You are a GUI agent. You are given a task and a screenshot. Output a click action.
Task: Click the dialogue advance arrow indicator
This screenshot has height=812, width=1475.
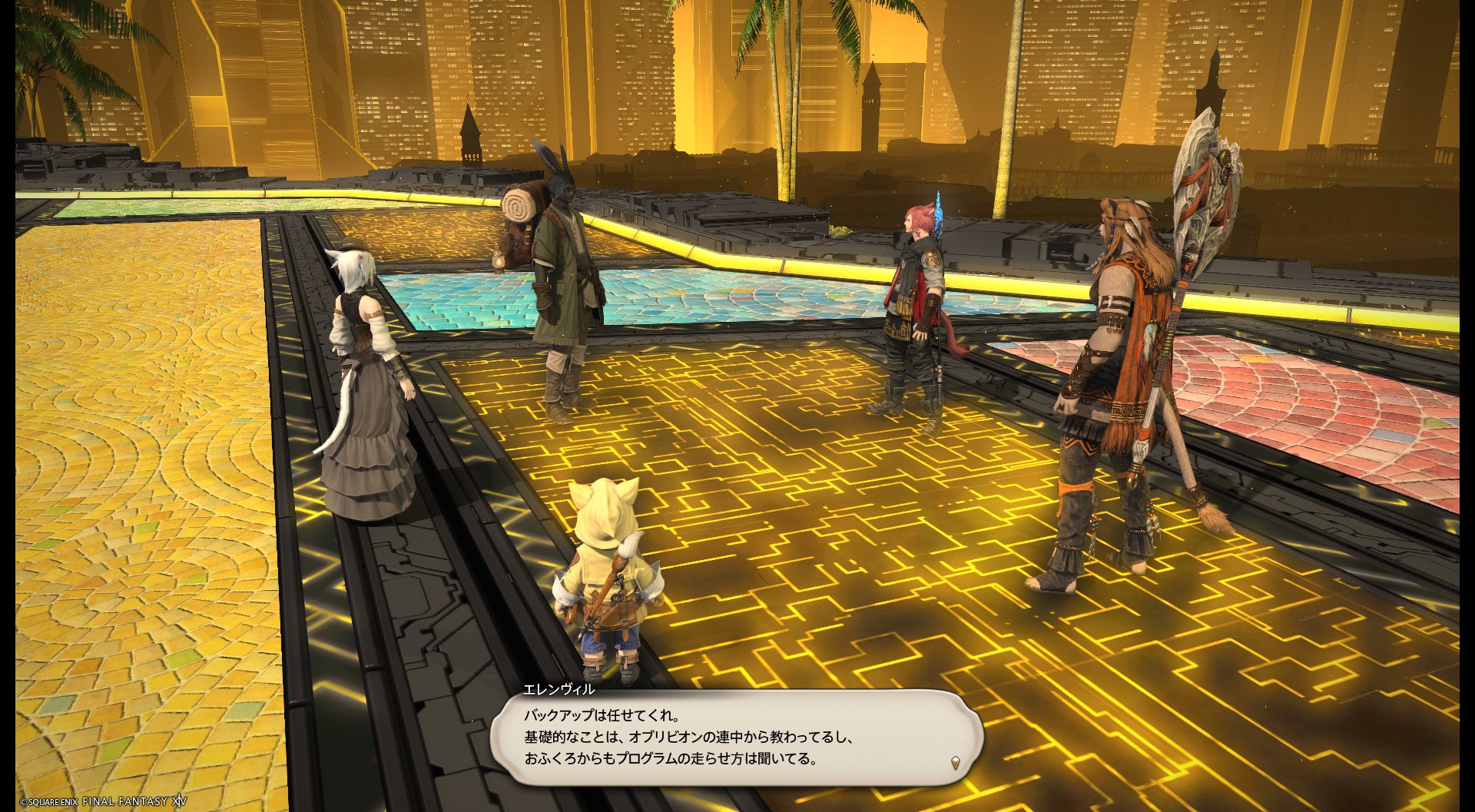tap(955, 762)
